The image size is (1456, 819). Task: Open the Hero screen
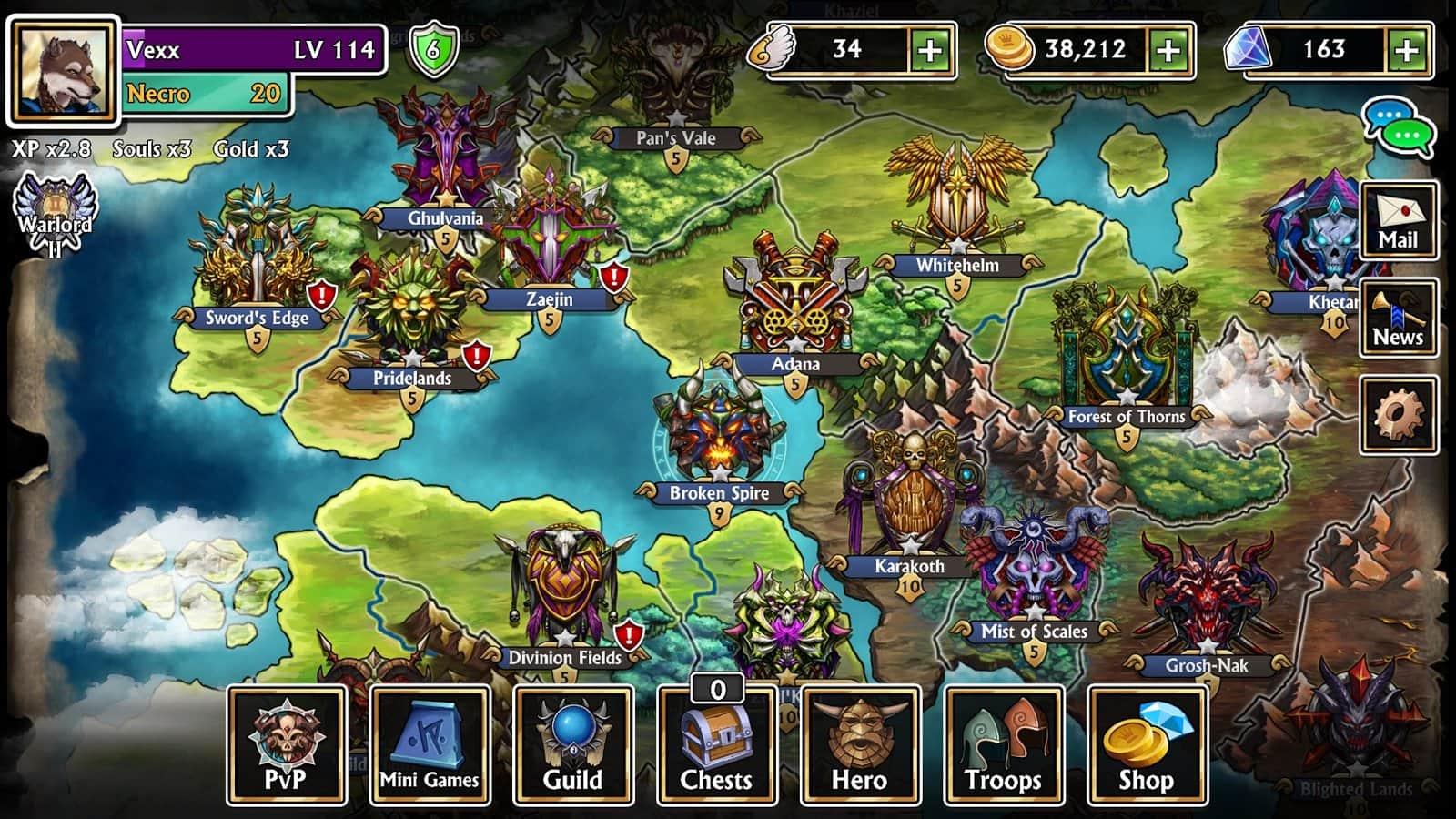[860, 745]
